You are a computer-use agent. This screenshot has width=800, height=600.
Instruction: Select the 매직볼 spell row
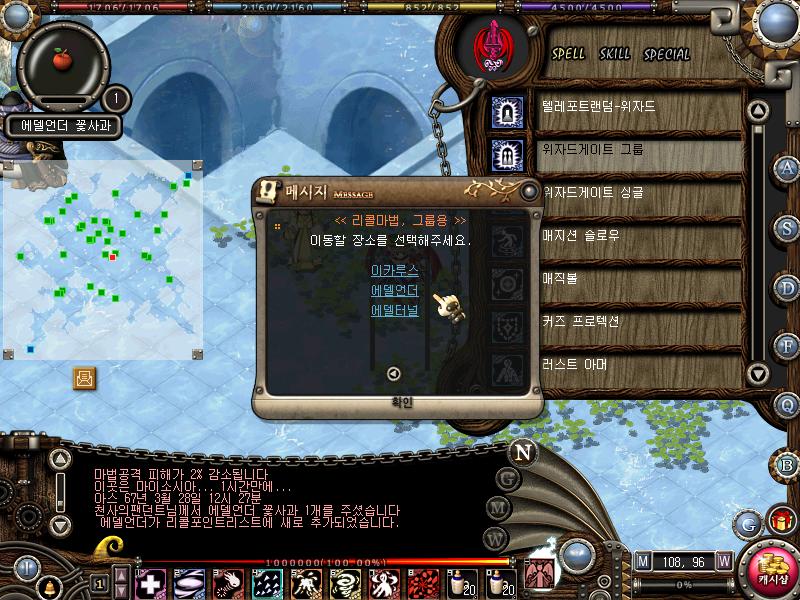coord(562,278)
